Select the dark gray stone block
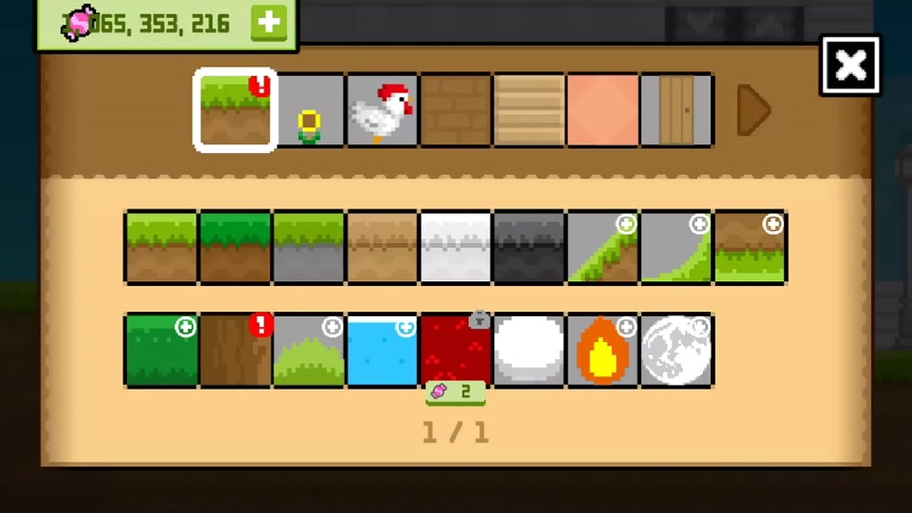This screenshot has width=912, height=513. click(x=529, y=247)
